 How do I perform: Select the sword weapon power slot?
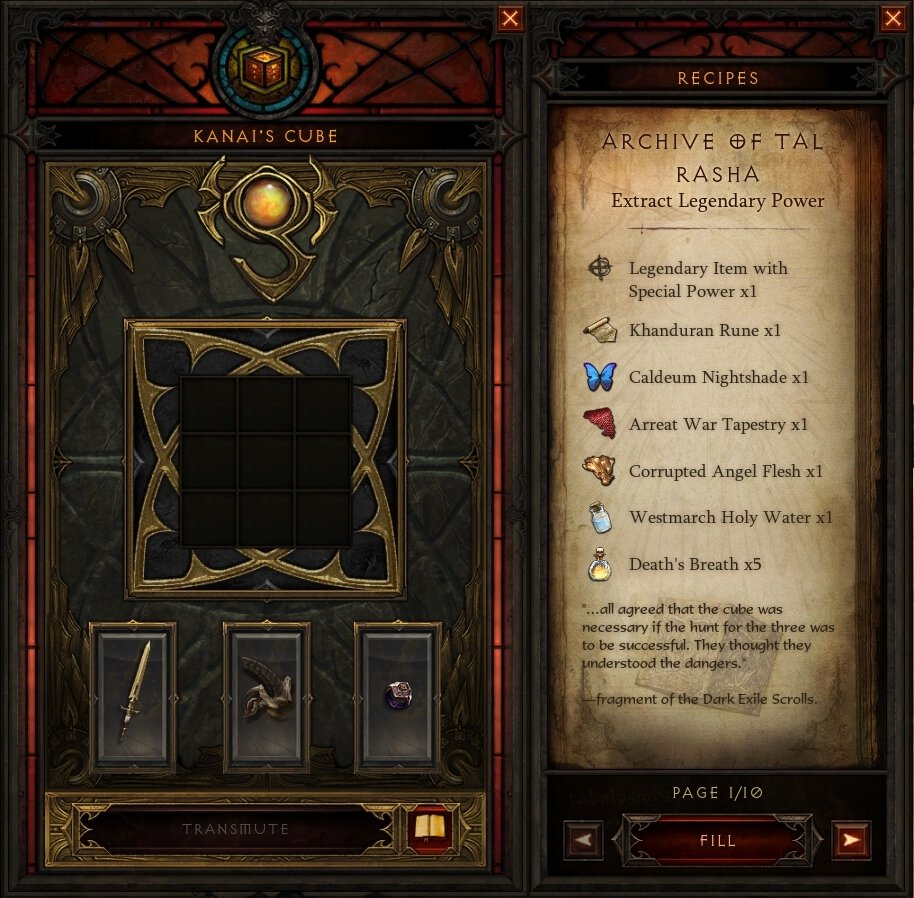134,697
